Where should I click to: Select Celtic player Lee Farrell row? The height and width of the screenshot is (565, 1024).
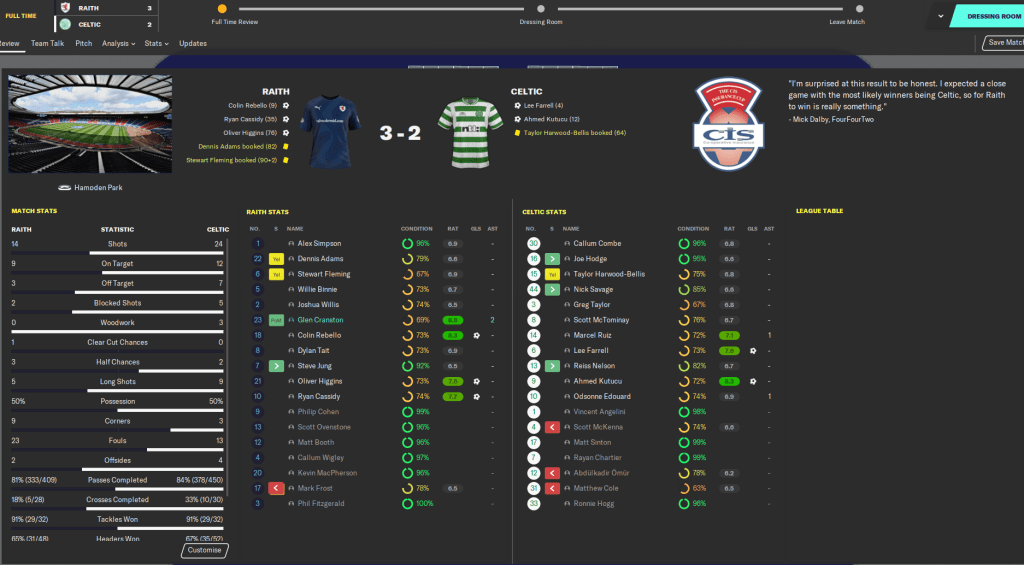click(x=592, y=351)
